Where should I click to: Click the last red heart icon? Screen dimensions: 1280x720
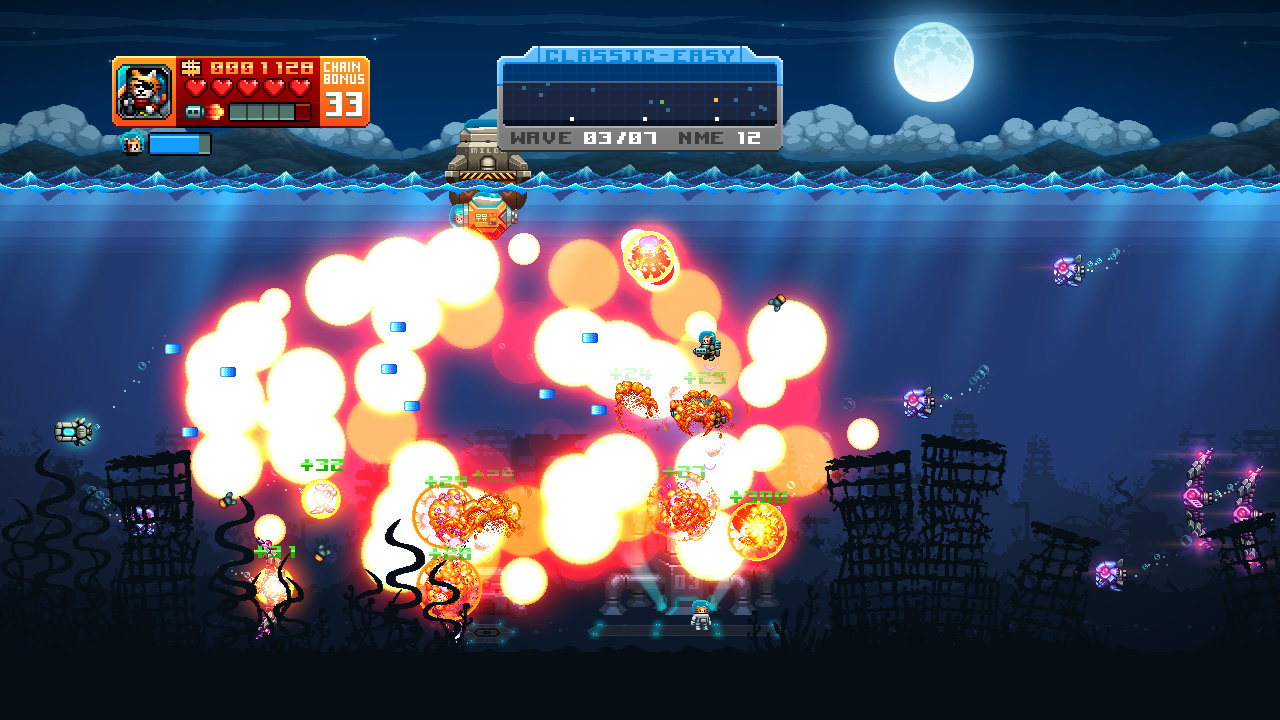point(300,85)
